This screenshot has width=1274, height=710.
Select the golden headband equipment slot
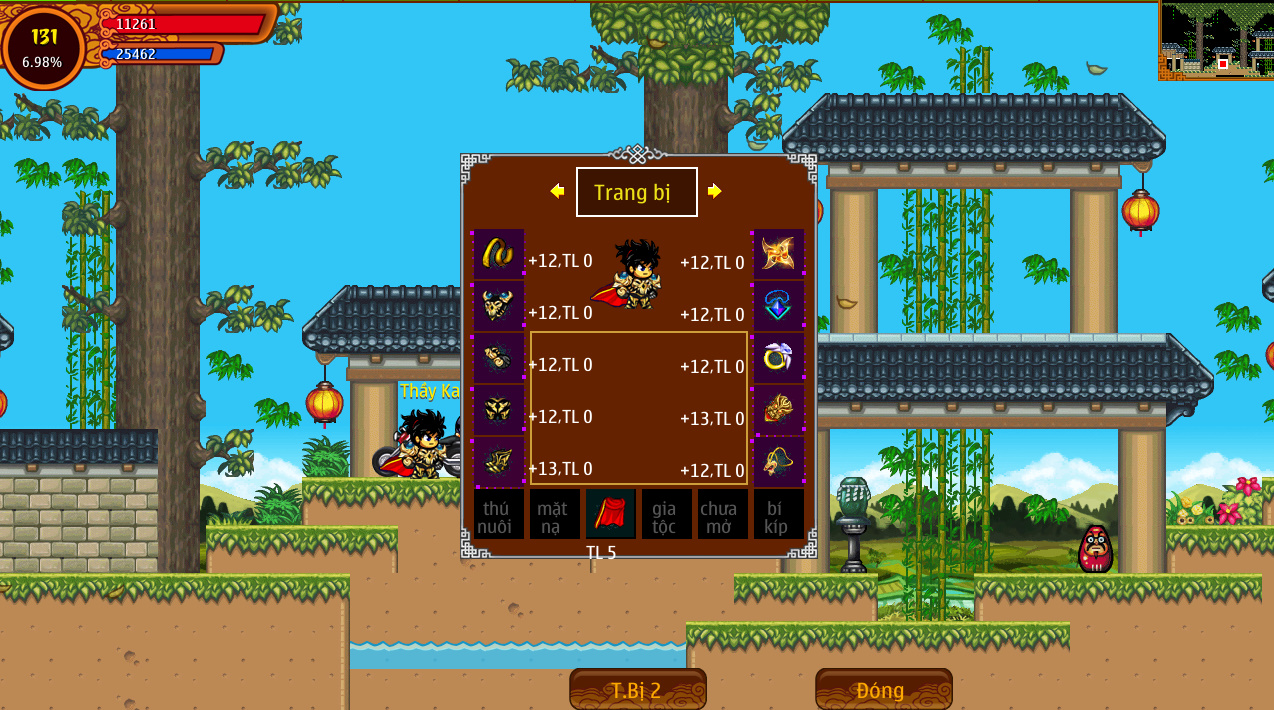[498, 254]
